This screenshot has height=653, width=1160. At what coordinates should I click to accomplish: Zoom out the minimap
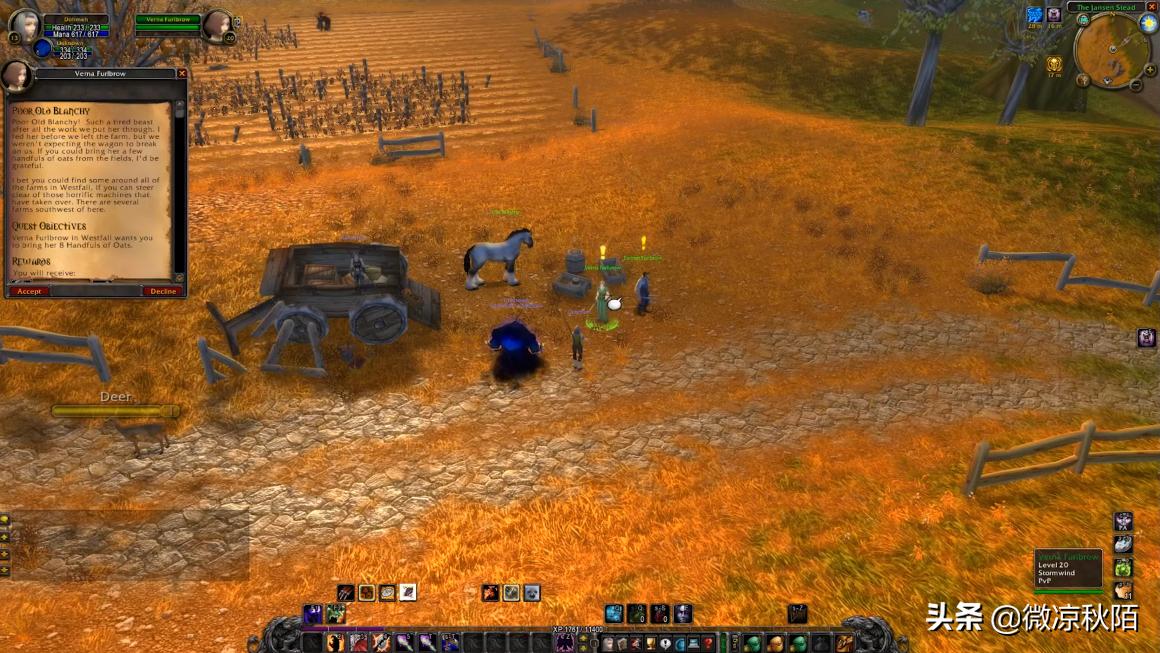[1136, 85]
